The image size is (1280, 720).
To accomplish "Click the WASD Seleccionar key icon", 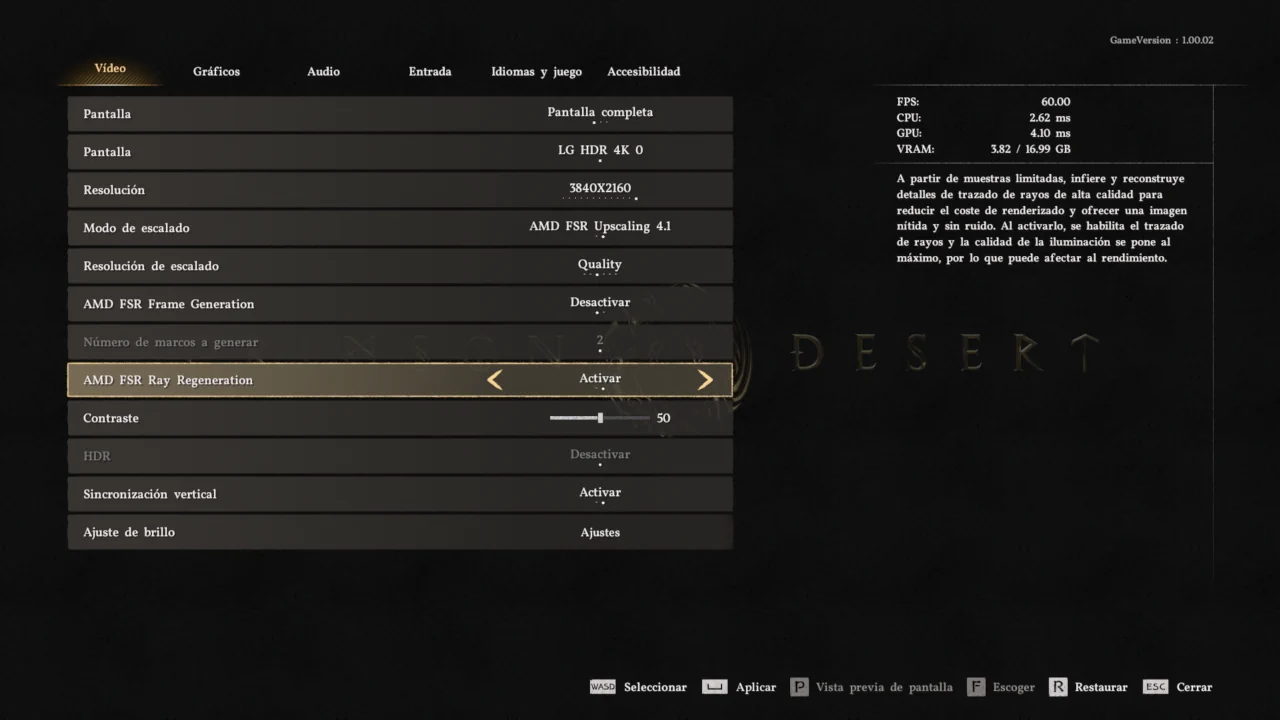I will tap(602, 687).
